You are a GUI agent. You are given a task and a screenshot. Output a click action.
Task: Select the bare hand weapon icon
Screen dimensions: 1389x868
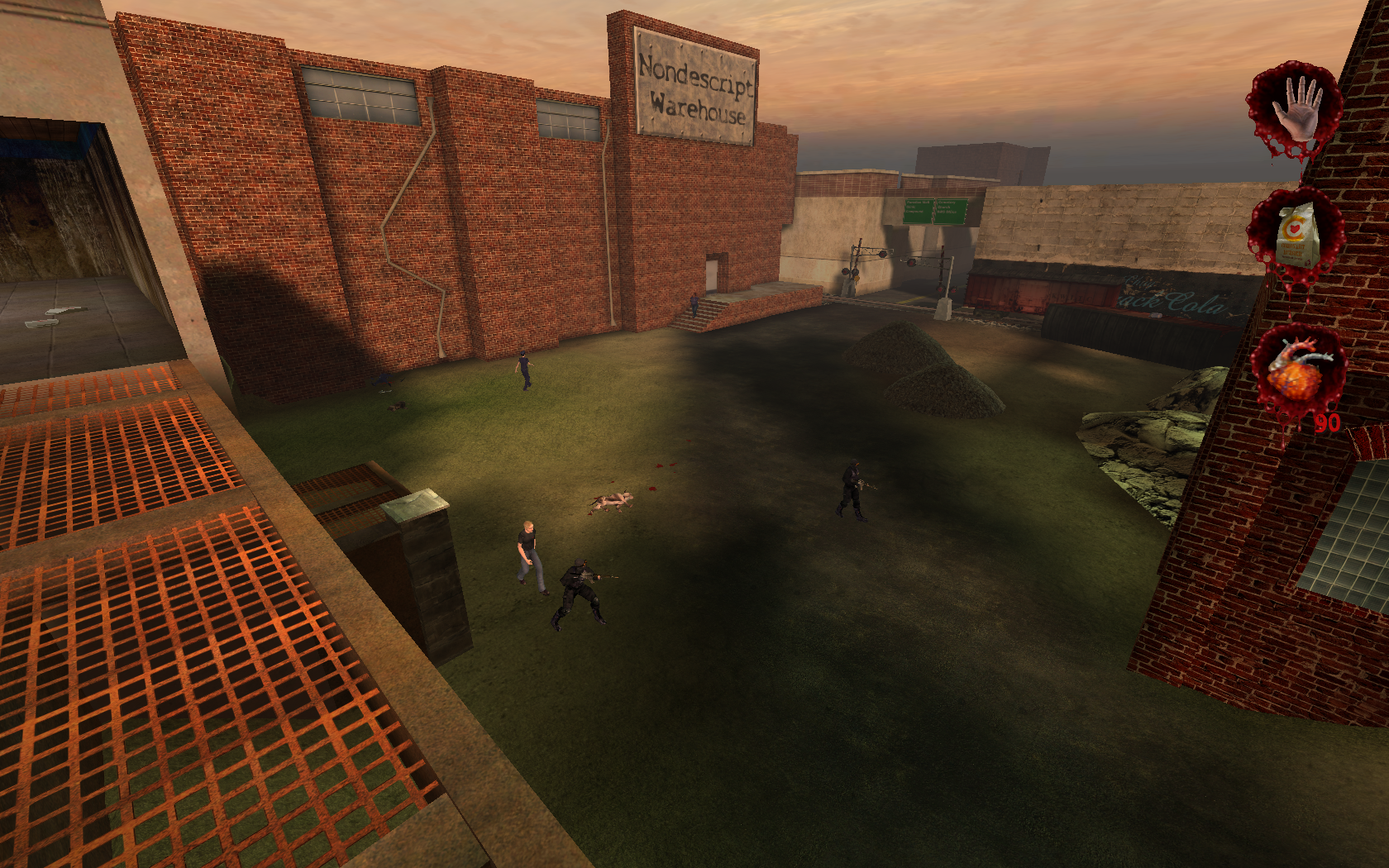[x=1296, y=109]
